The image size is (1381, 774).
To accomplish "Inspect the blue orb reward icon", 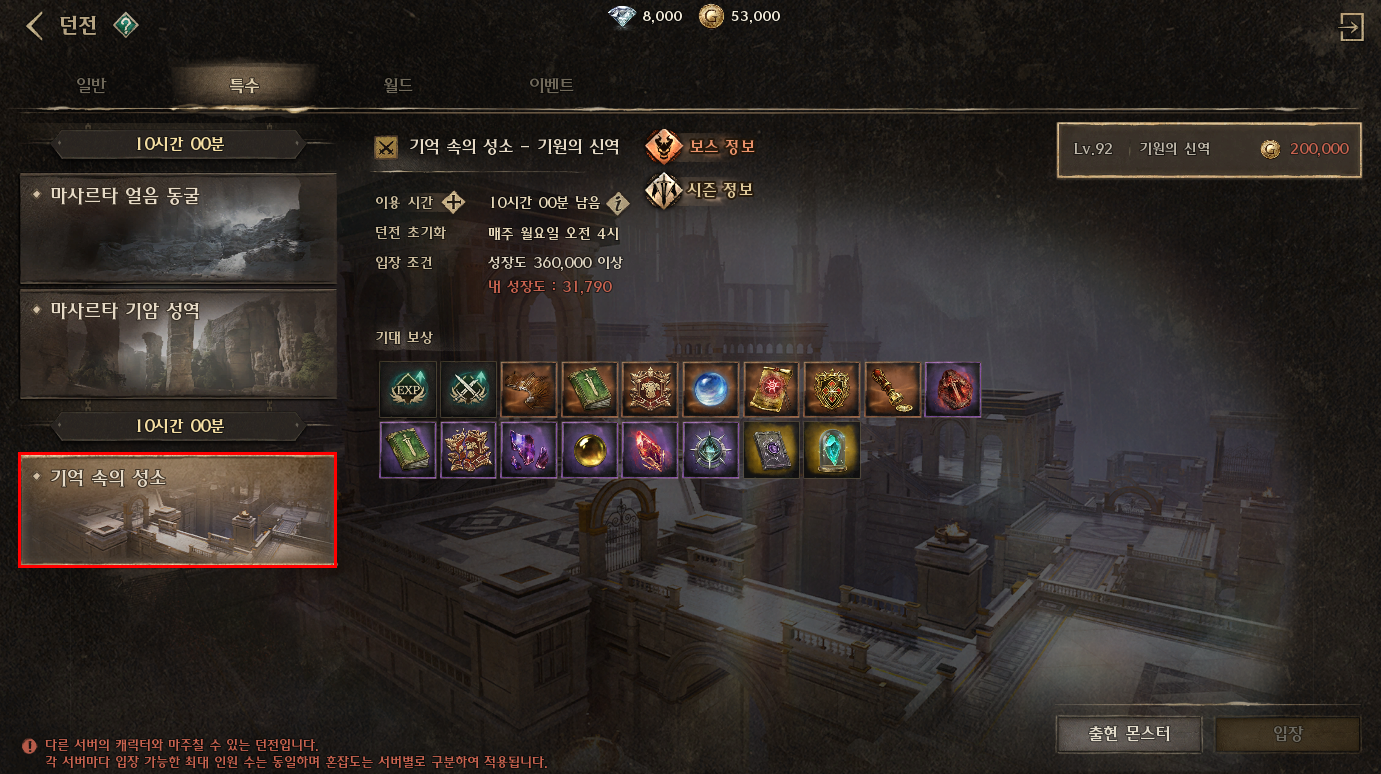I will (x=712, y=389).
